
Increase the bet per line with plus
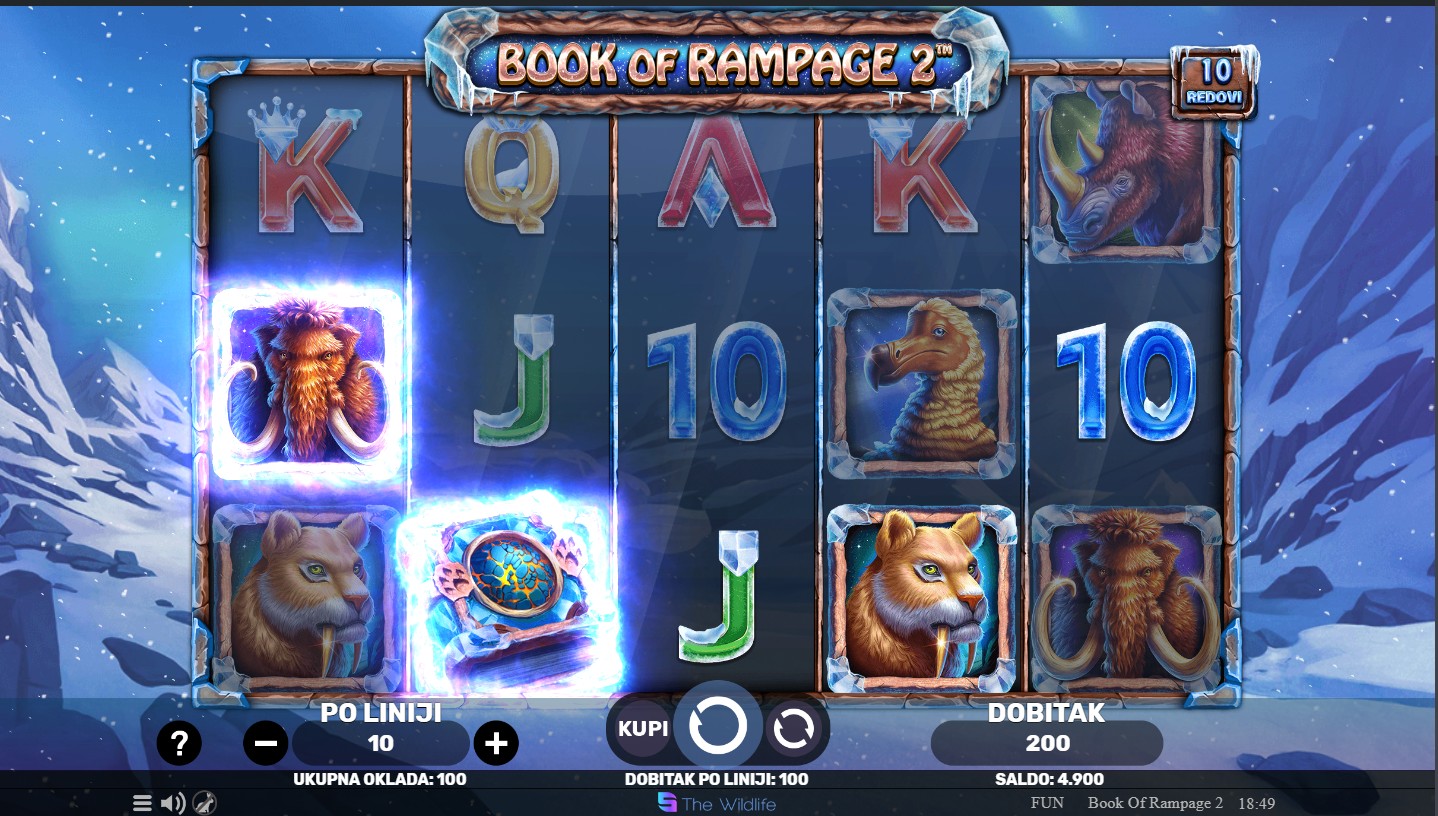pyautogui.click(x=496, y=743)
